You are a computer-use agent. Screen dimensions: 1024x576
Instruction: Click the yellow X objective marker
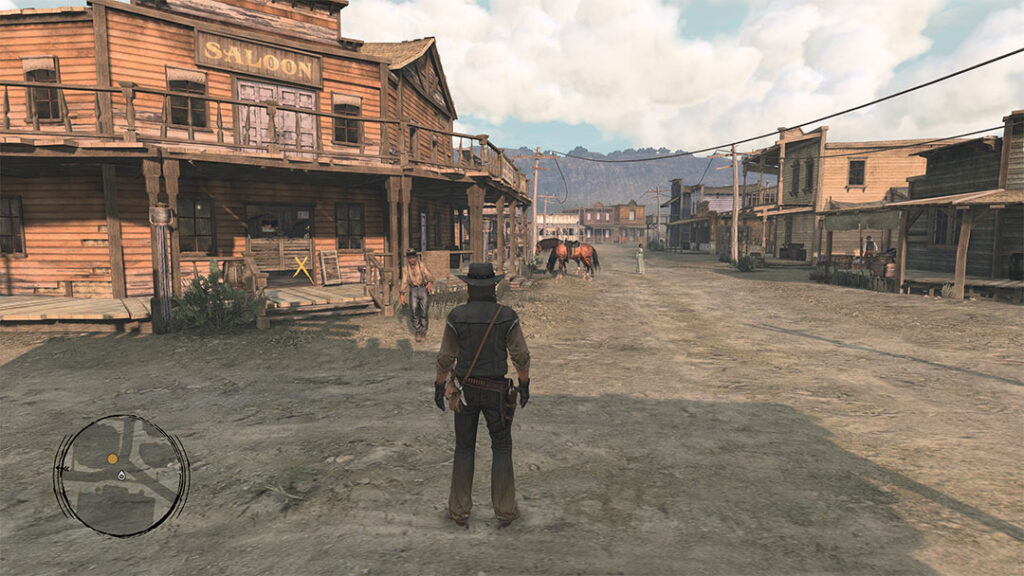tap(301, 267)
